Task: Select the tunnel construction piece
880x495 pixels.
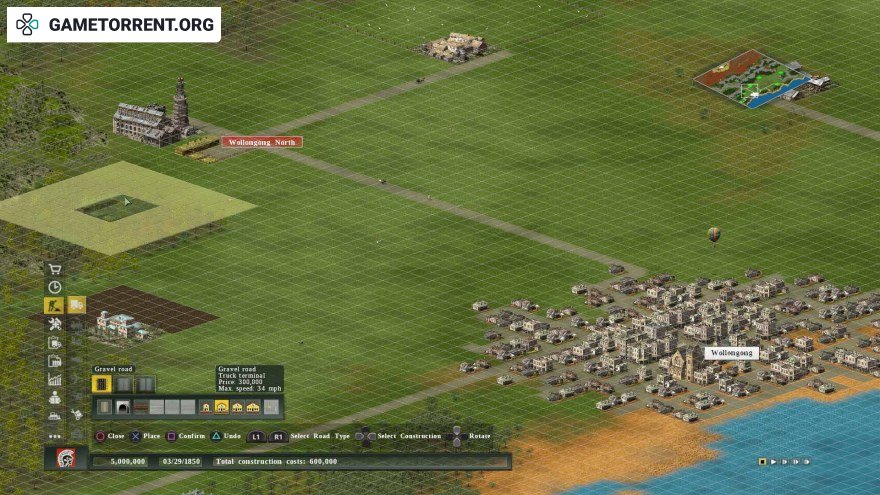Action: click(x=122, y=407)
